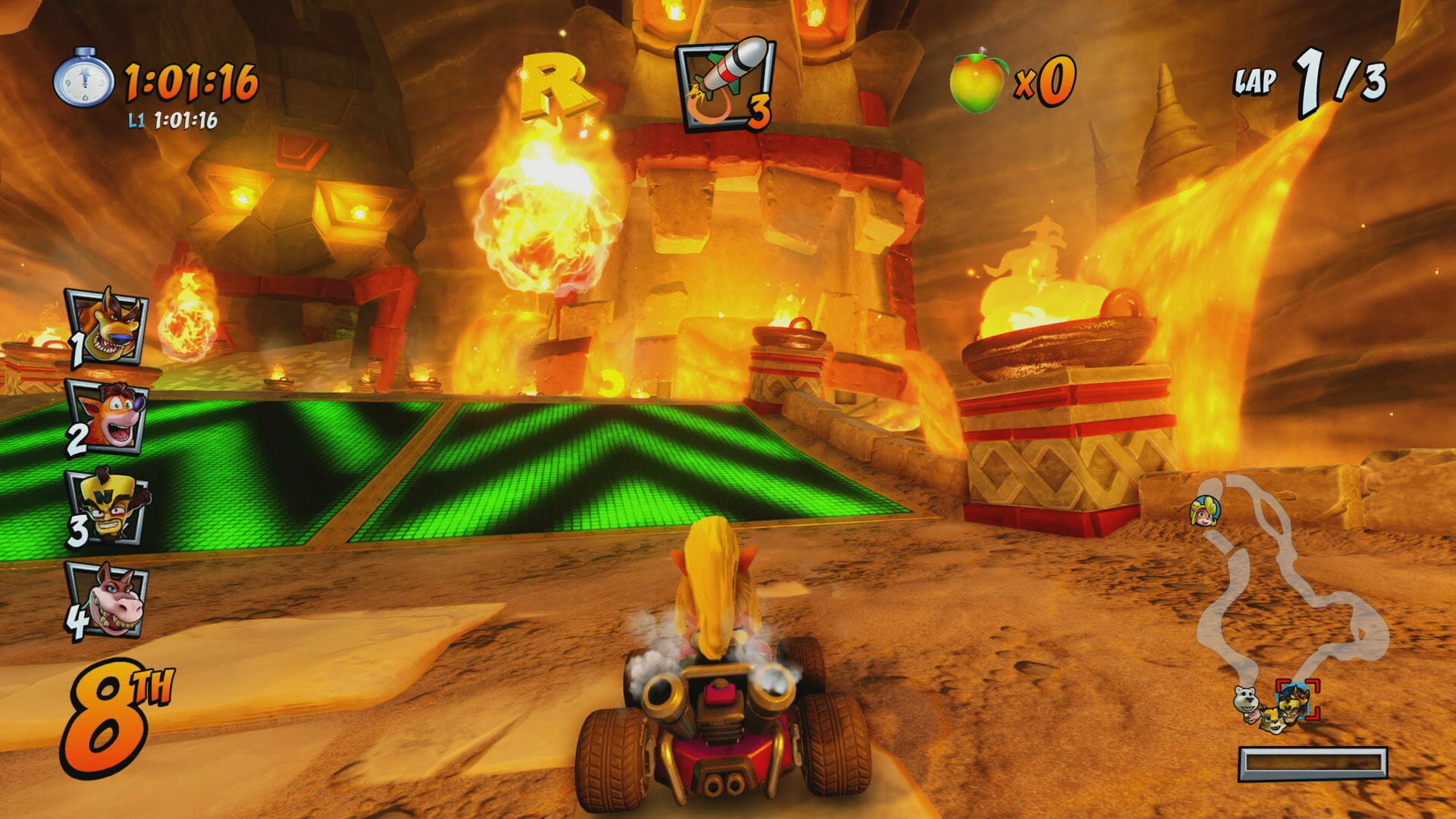Click the first-place Tiny Tiger portrait
Image resolution: width=1456 pixels, height=819 pixels.
click(x=108, y=328)
